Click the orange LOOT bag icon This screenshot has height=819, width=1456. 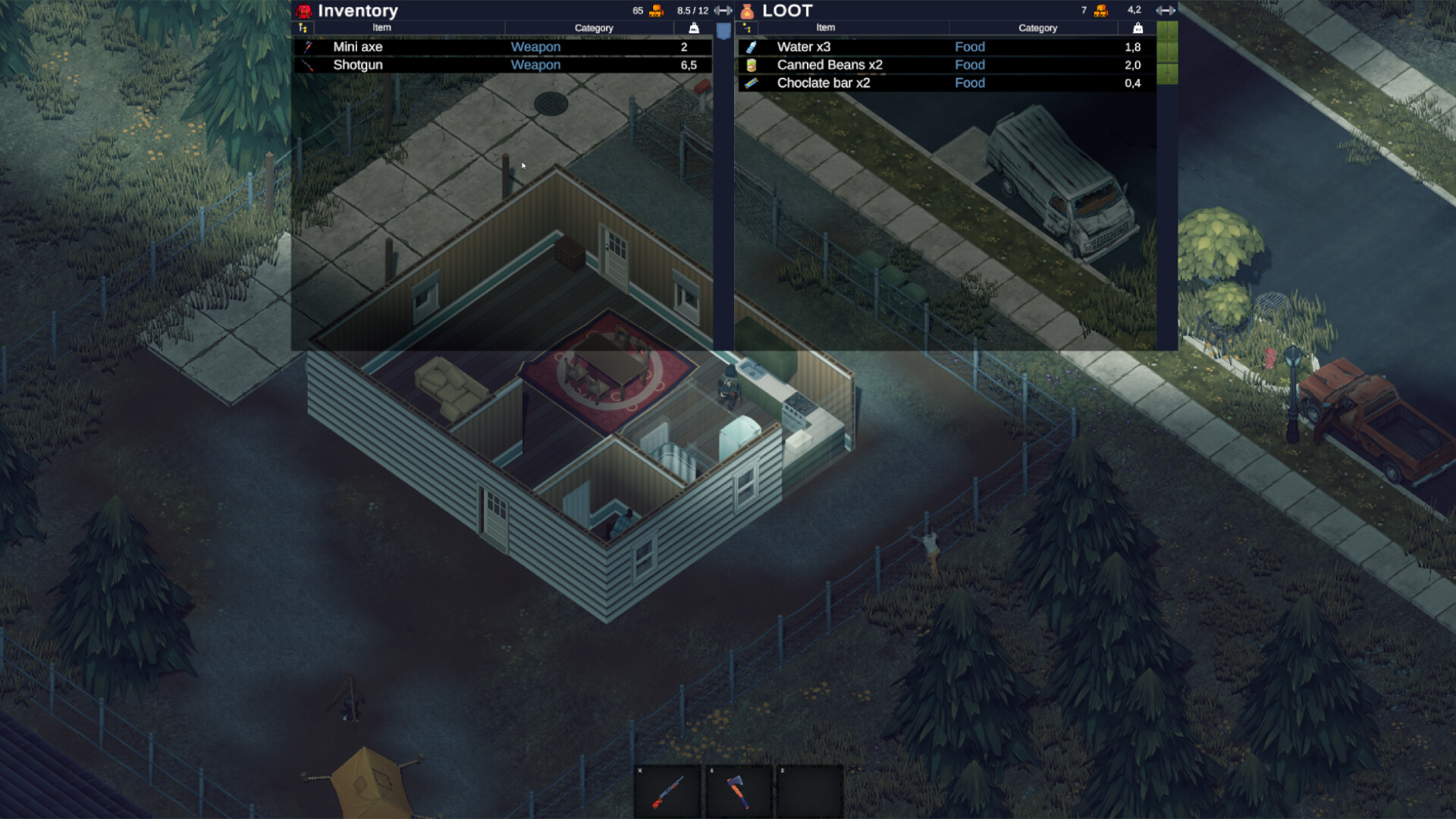(747, 11)
